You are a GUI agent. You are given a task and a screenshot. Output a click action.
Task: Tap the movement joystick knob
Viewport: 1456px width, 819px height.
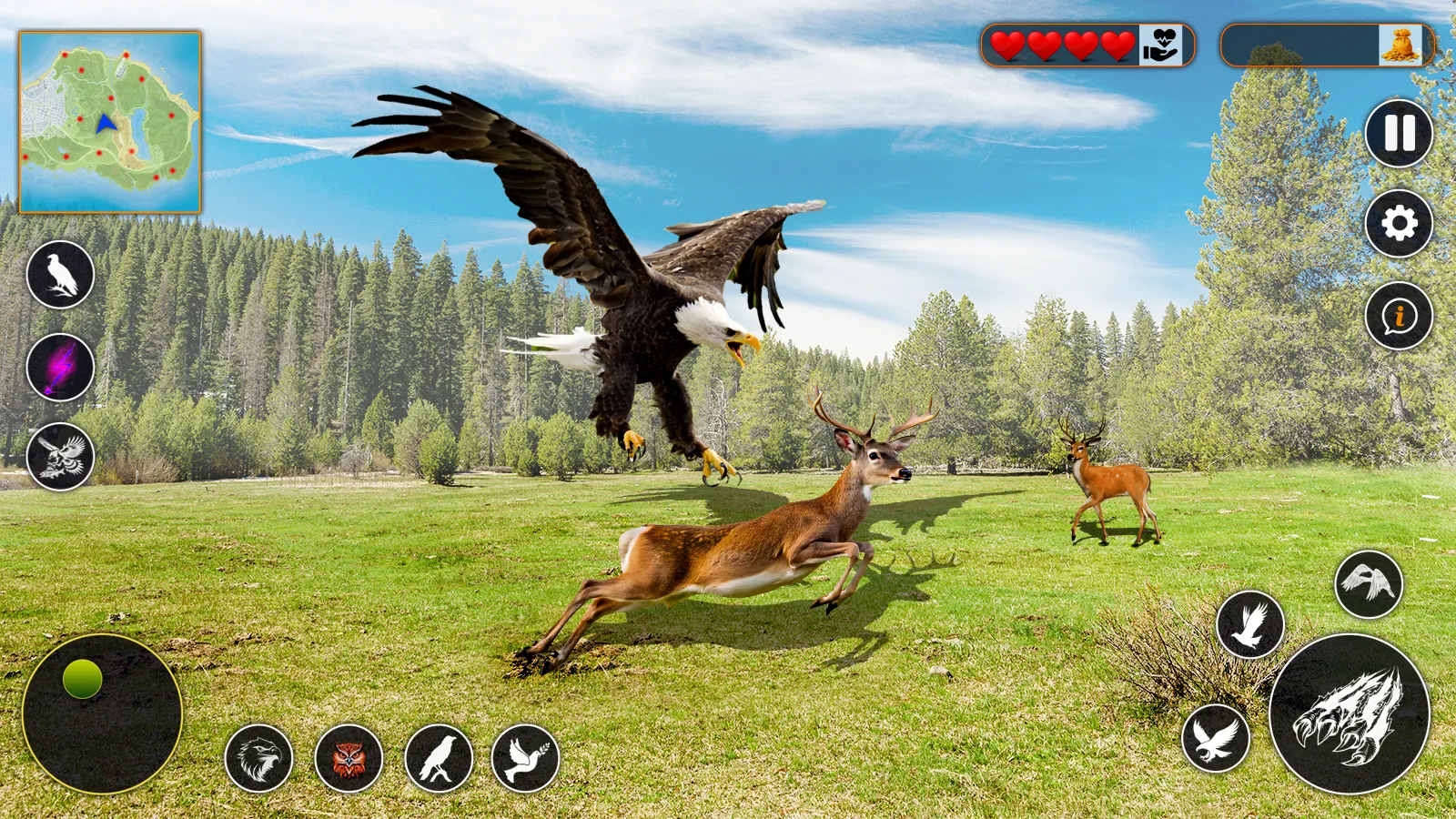80,676
